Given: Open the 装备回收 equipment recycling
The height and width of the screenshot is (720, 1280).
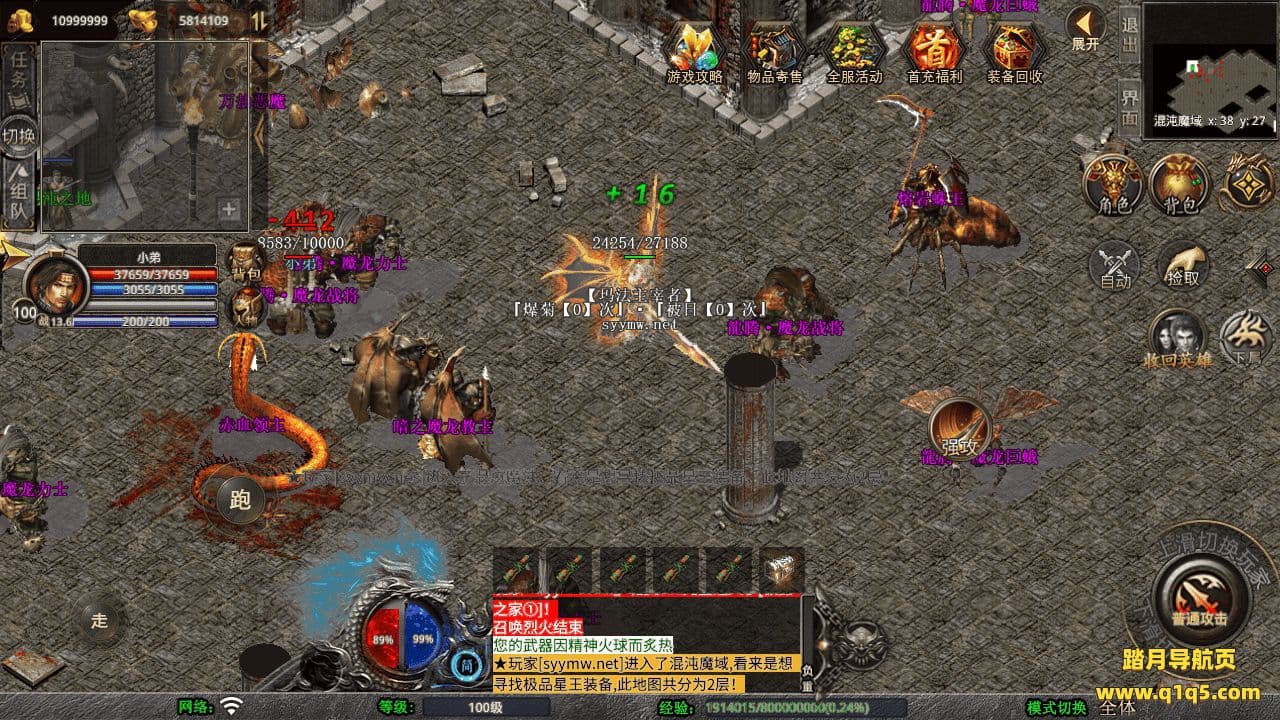Looking at the screenshot, I should pyautogui.click(x=1014, y=50).
